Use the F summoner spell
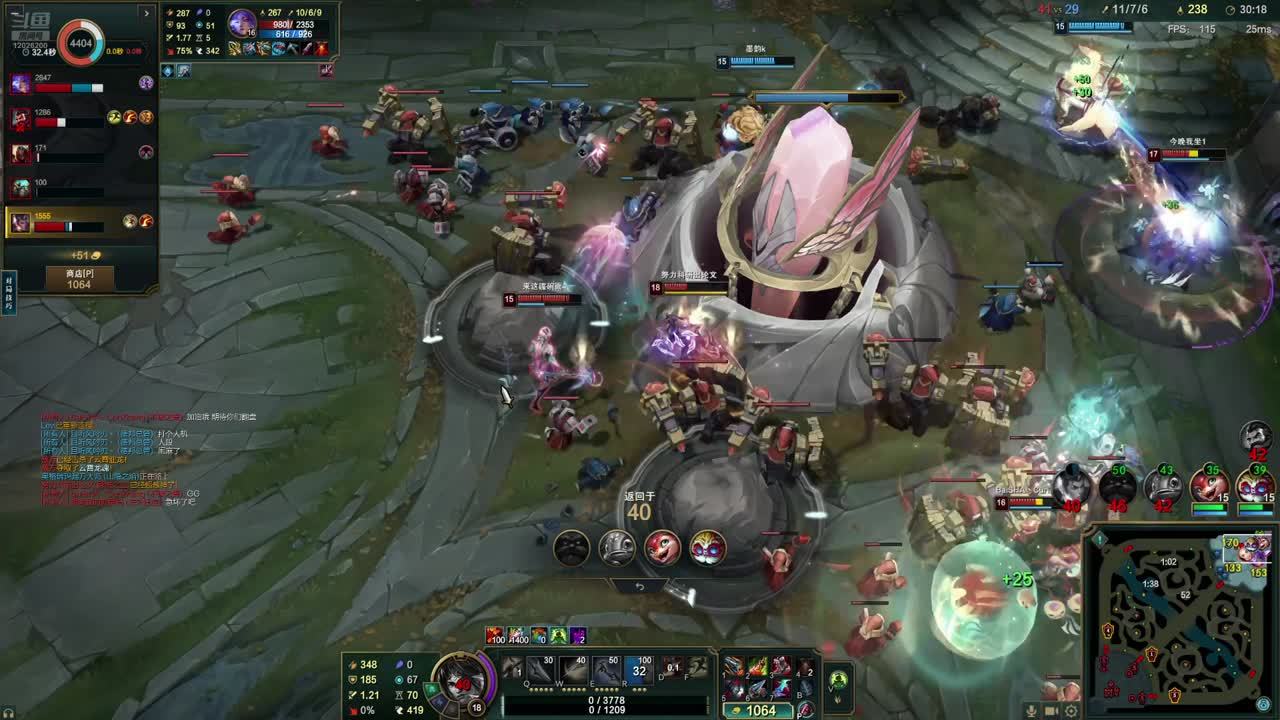Image resolution: width=1280 pixels, height=720 pixels. coord(698,667)
